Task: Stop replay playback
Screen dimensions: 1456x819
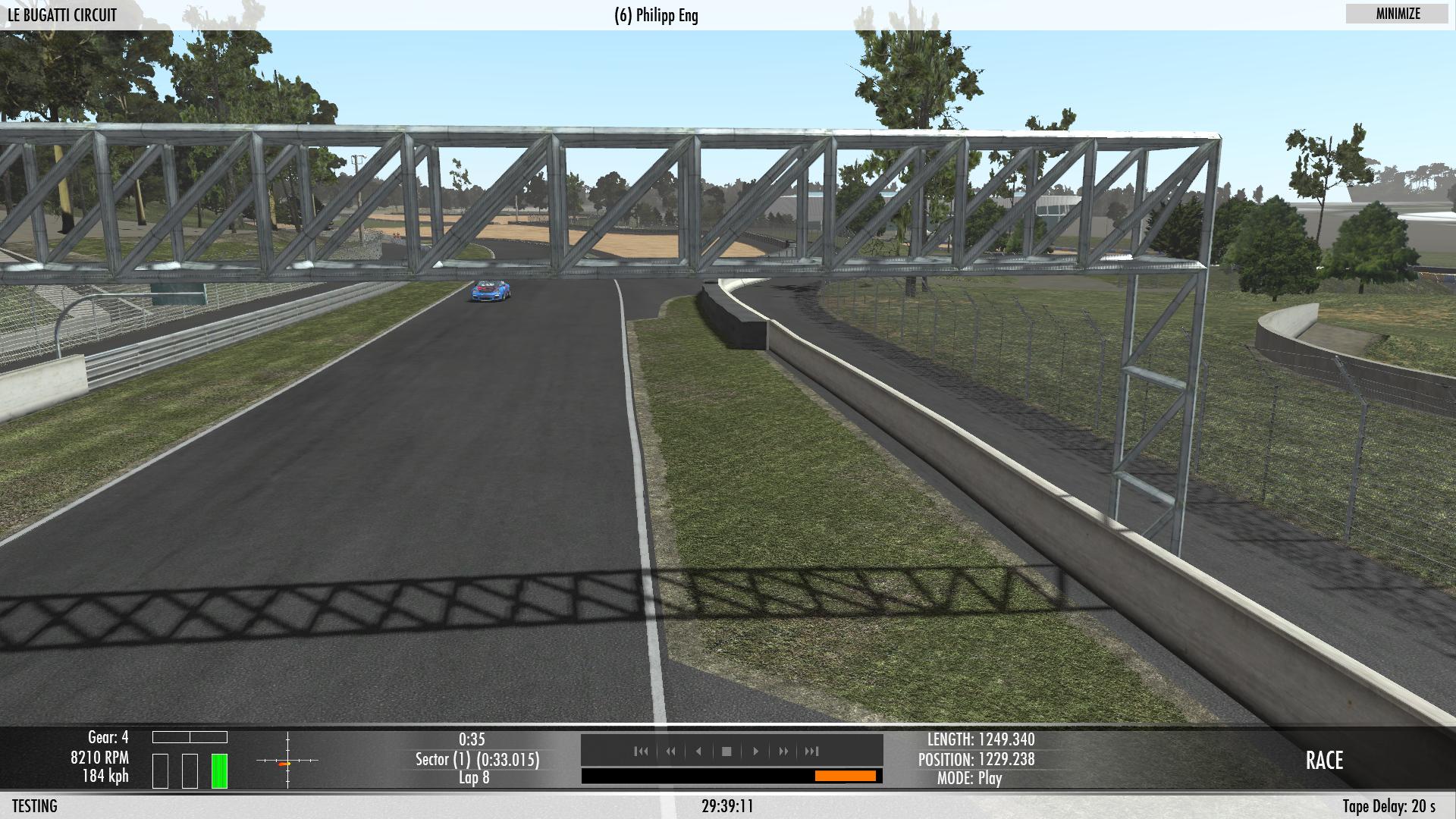Action: 726,752
